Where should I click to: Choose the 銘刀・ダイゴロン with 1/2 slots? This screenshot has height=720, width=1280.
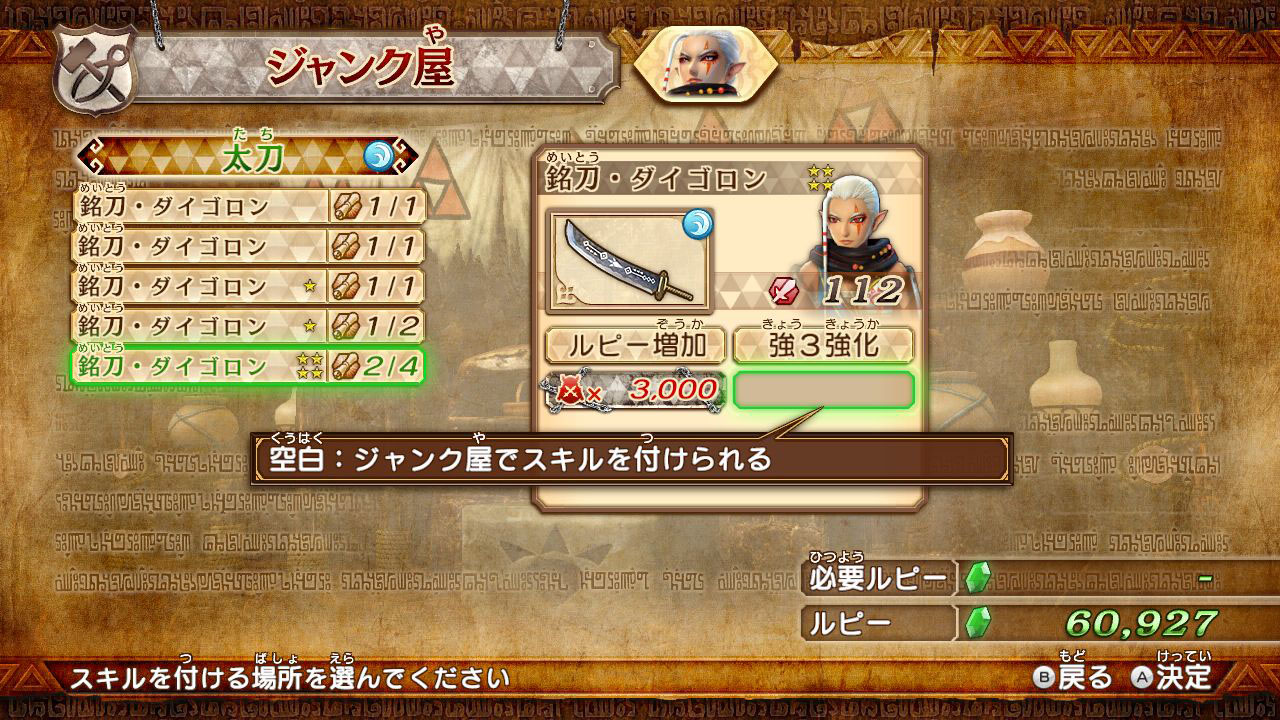(249, 326)
